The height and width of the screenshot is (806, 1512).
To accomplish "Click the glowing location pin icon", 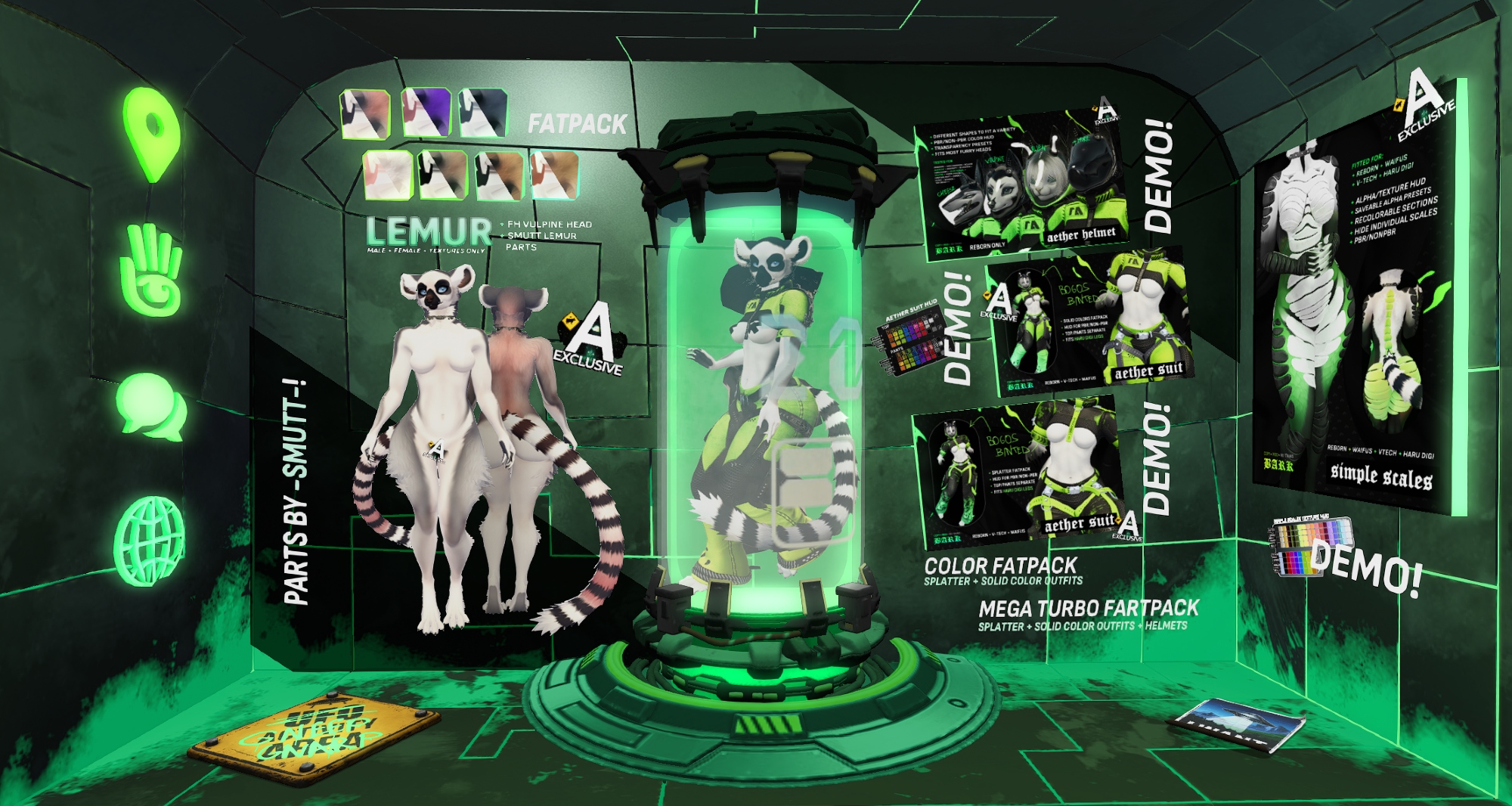I will [153, 133].
